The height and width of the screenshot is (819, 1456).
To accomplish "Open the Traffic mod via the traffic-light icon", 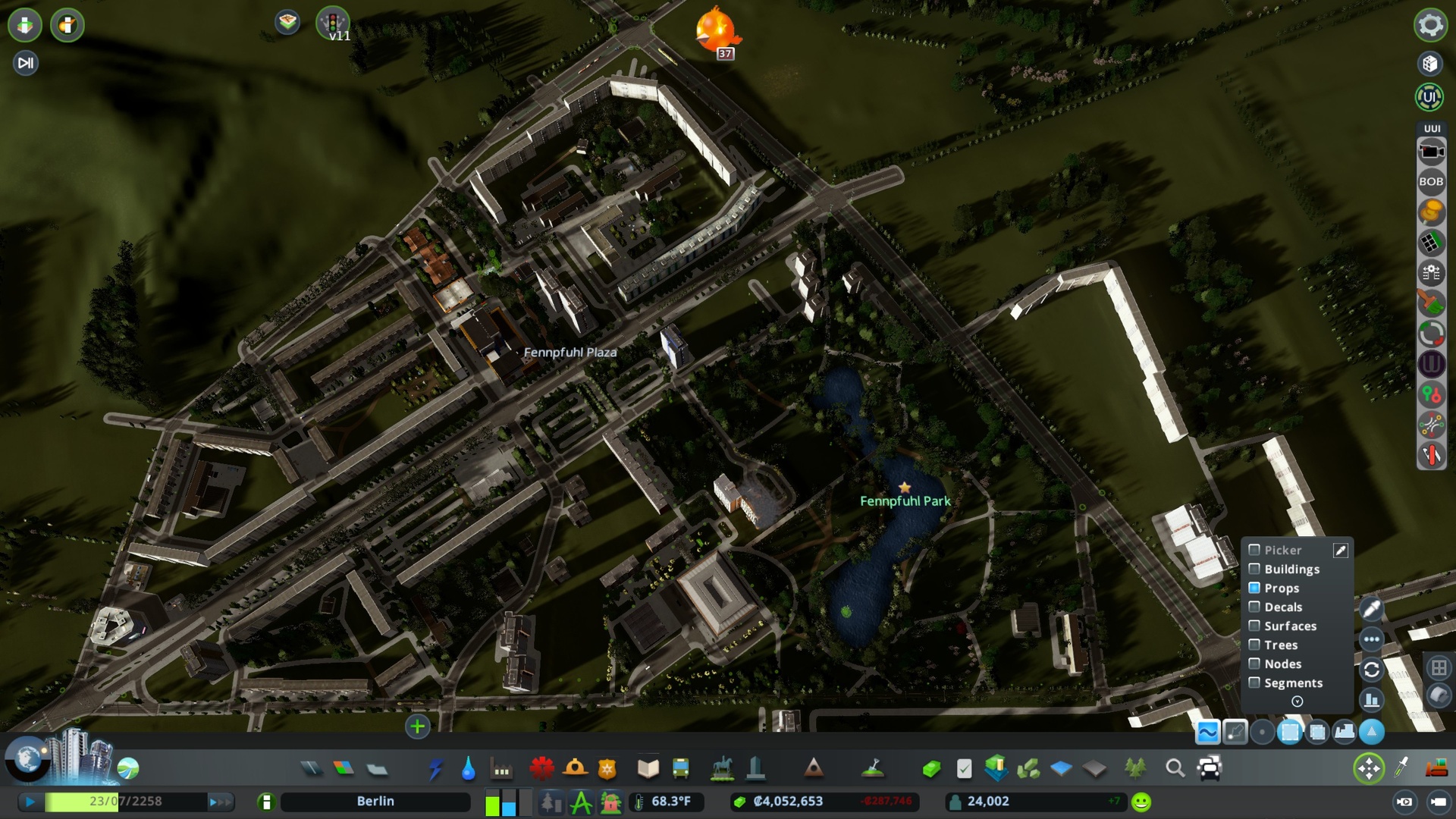I will (331, 24).
